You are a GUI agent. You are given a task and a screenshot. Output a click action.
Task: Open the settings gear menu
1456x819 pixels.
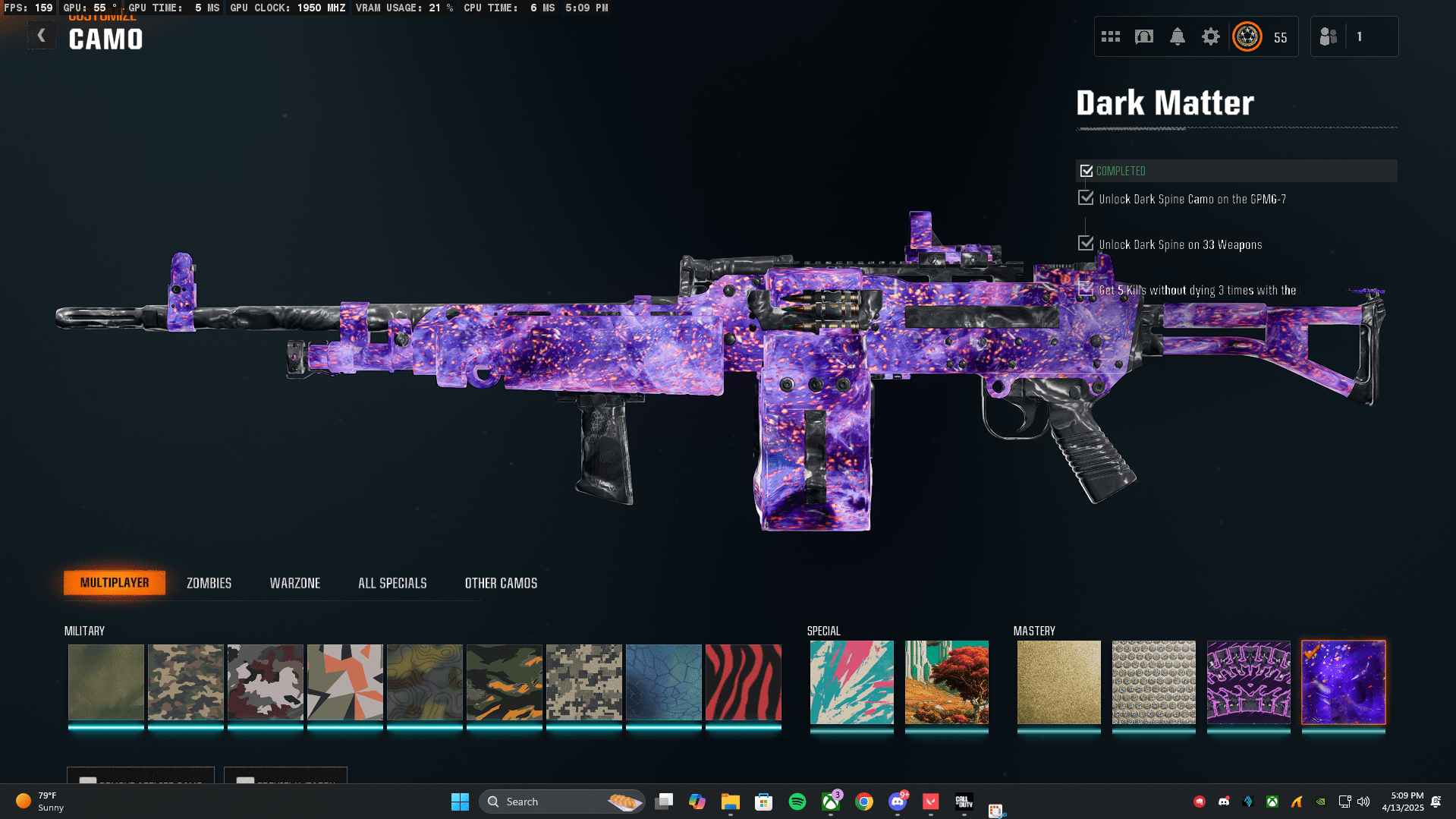[x=1210, y=36]
